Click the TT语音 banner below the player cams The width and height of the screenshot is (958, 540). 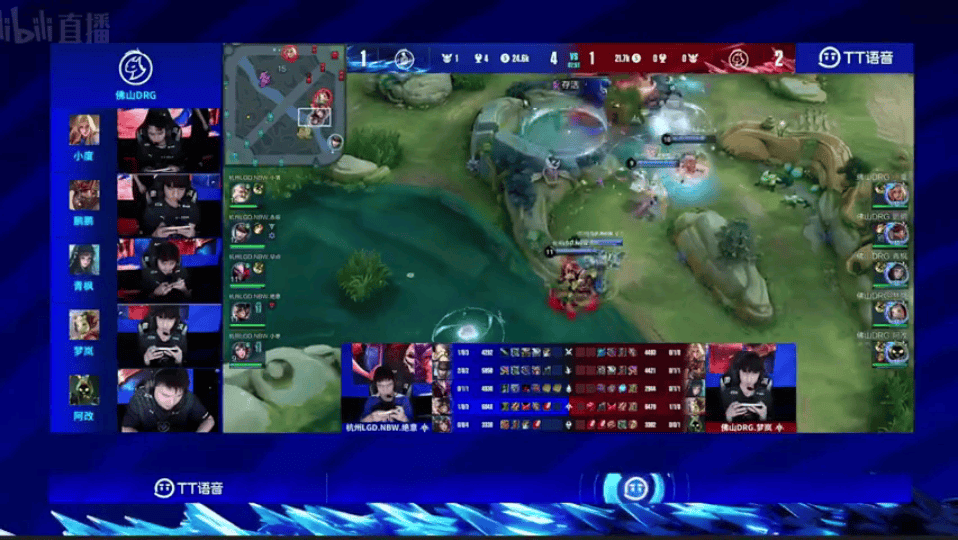pyautogui.click(x=188, y=488)
